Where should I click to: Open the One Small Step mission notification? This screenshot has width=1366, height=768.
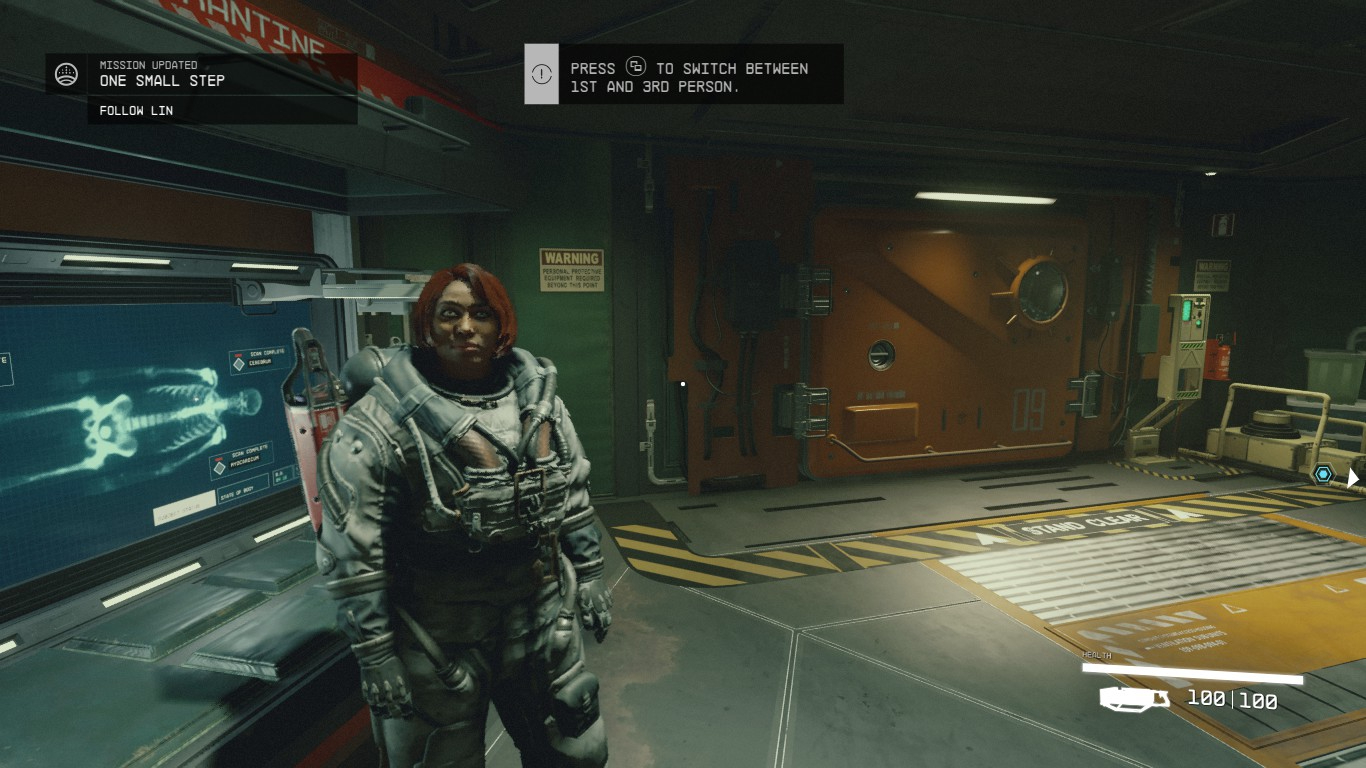(162, 80)
